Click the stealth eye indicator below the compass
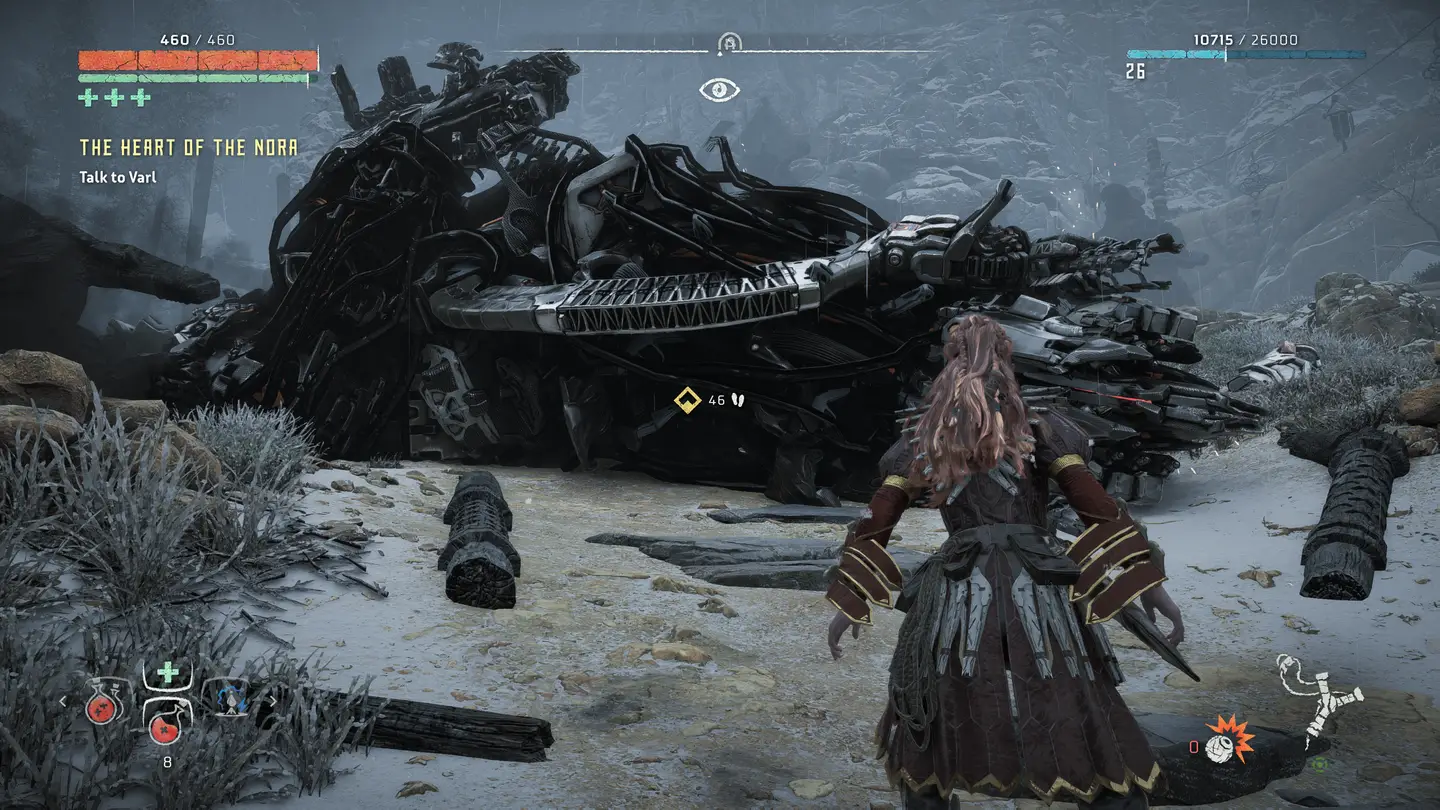 [718, 88]
